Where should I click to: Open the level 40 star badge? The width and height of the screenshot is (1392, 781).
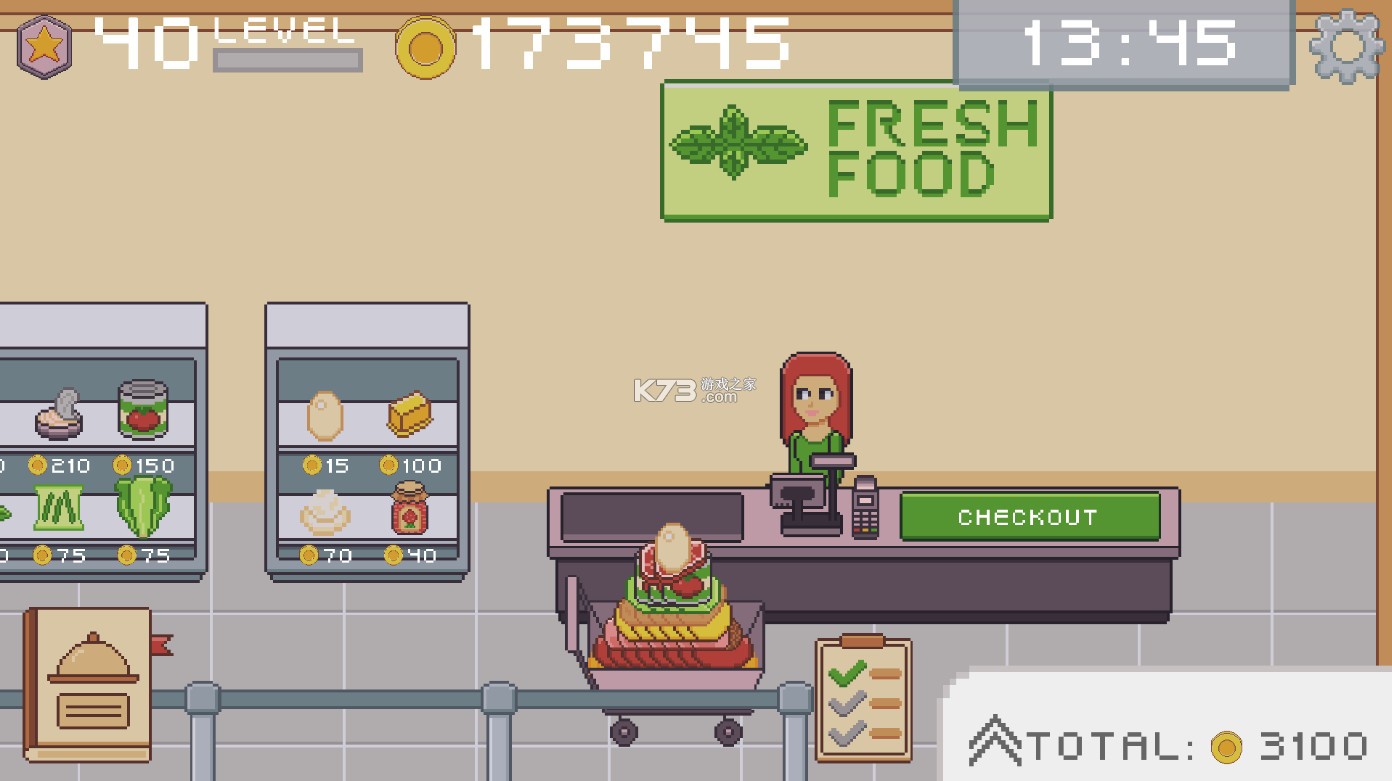pos(43,44)
